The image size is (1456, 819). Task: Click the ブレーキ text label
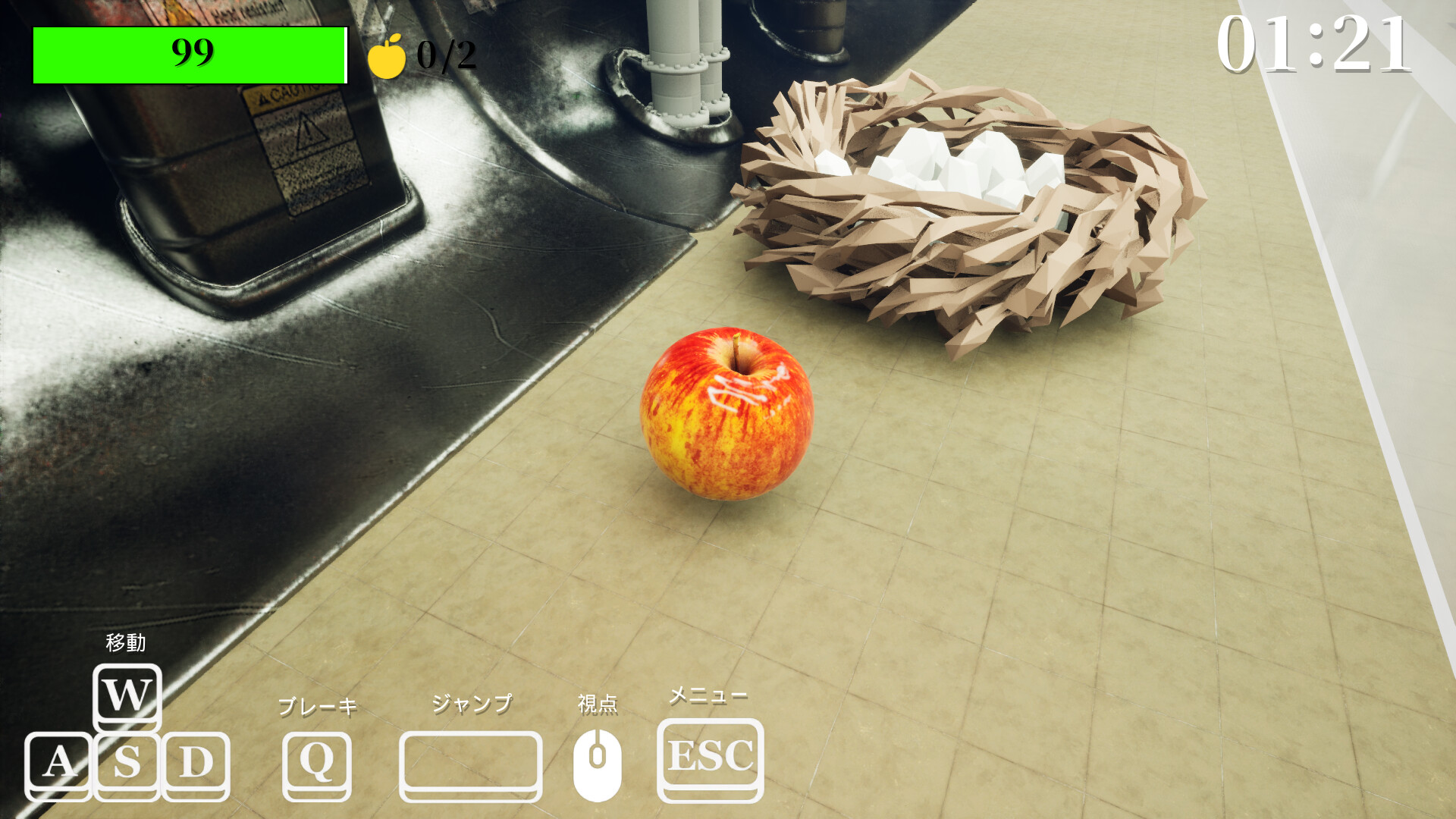[x=317, y=707]
